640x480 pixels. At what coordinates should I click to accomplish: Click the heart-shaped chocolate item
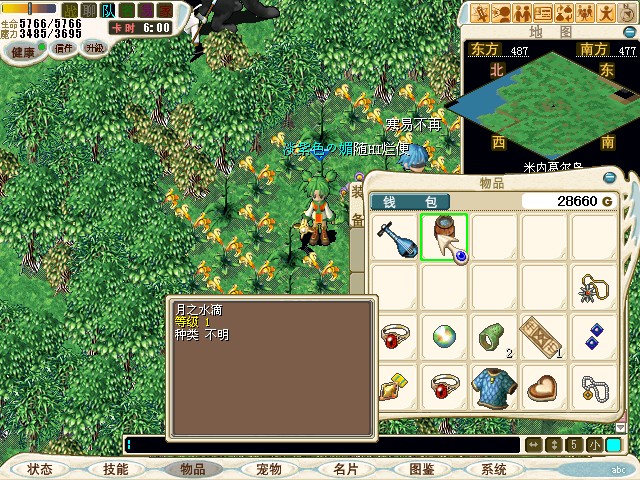pyautogui.click(x=543, y=387)
